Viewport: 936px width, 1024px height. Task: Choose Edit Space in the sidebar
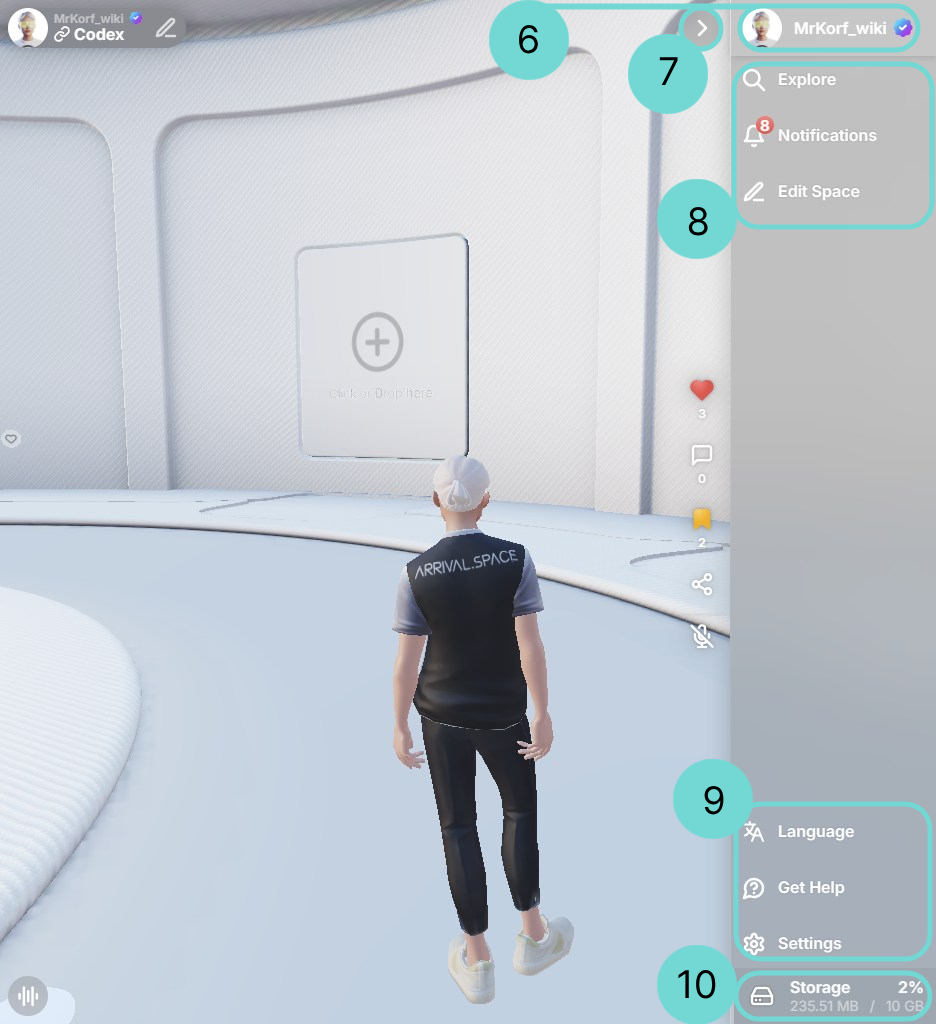817,192
